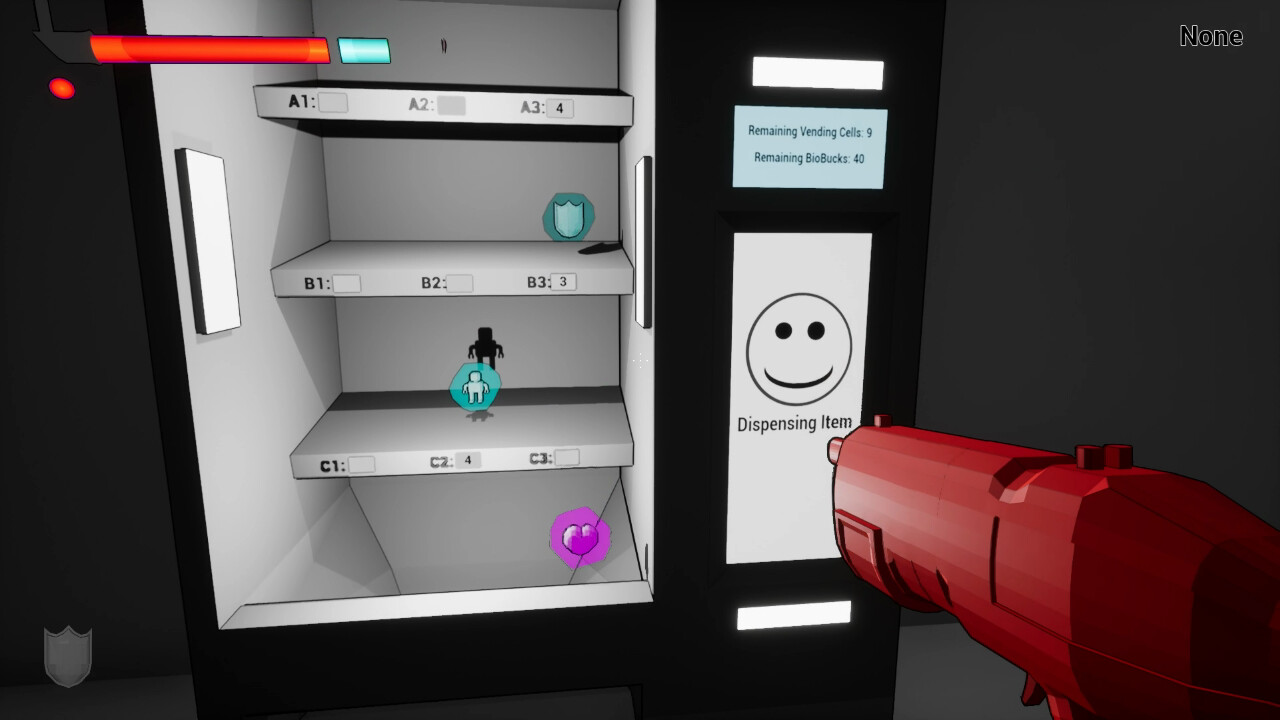Click the A3 slot showing price 4
The image size is (1280, 720).
[x=561, y=106]
